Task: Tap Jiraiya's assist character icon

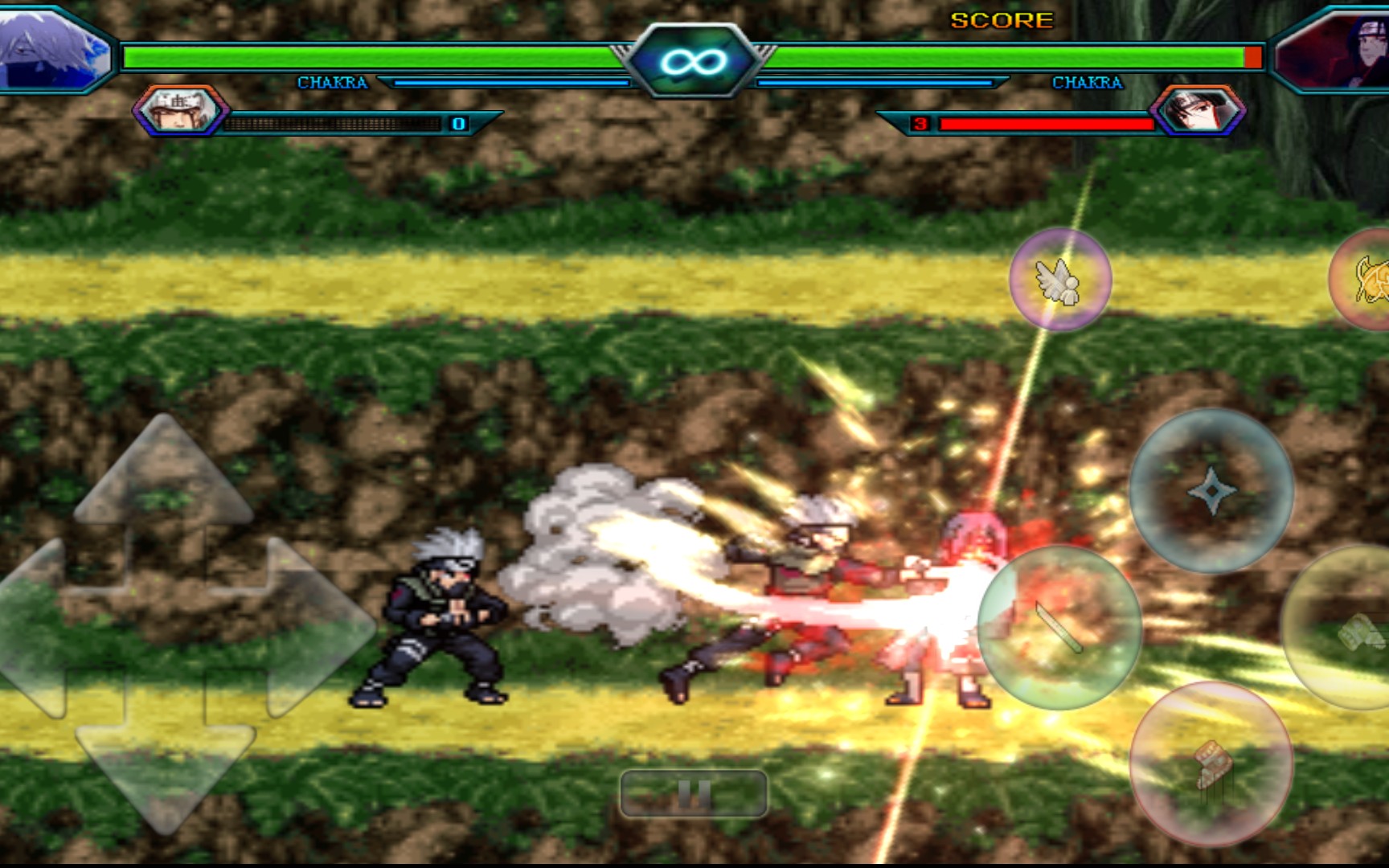Action: (181, 114)
